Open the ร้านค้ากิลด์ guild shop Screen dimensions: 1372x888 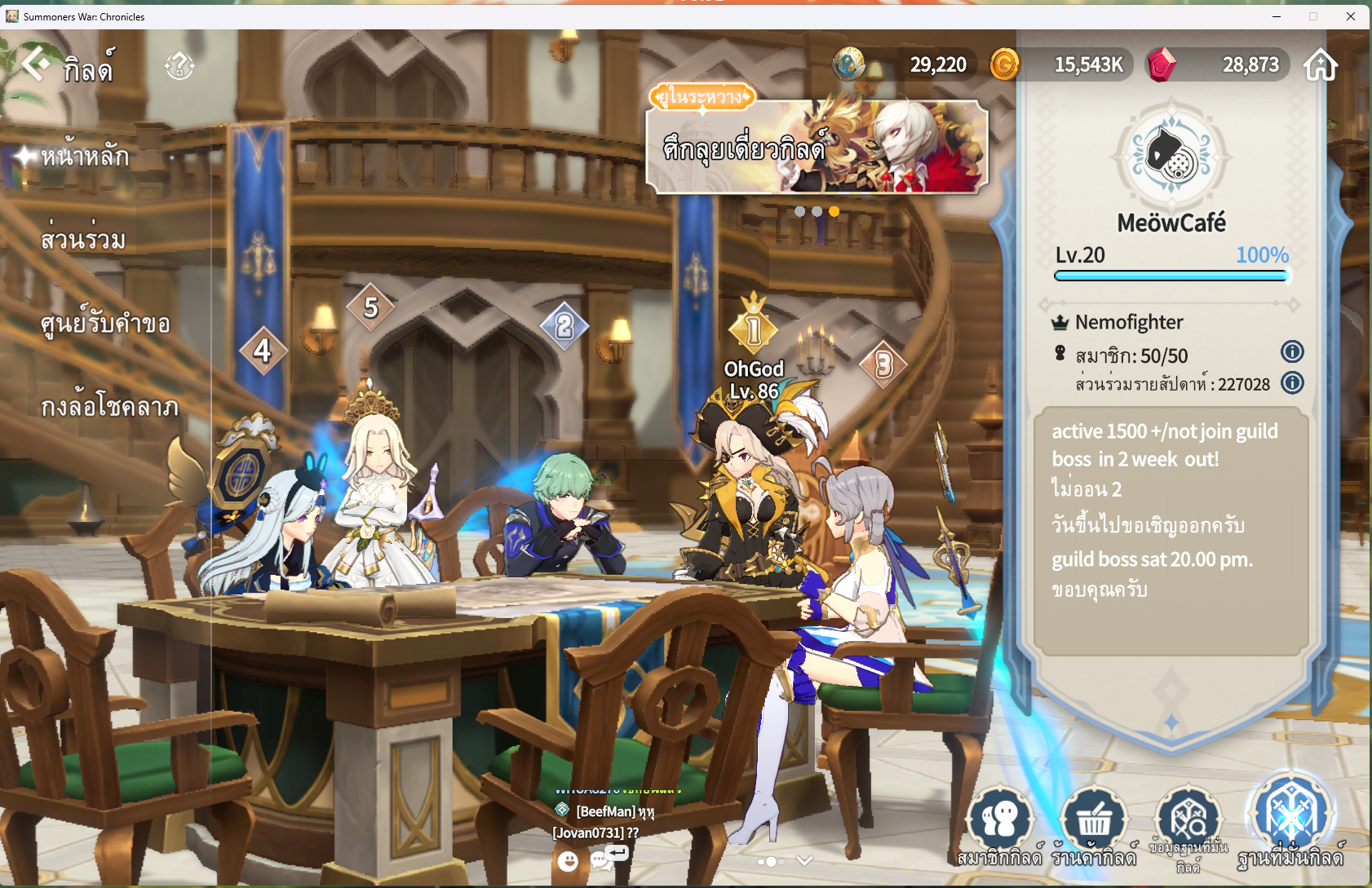(x=1094, y=825)
